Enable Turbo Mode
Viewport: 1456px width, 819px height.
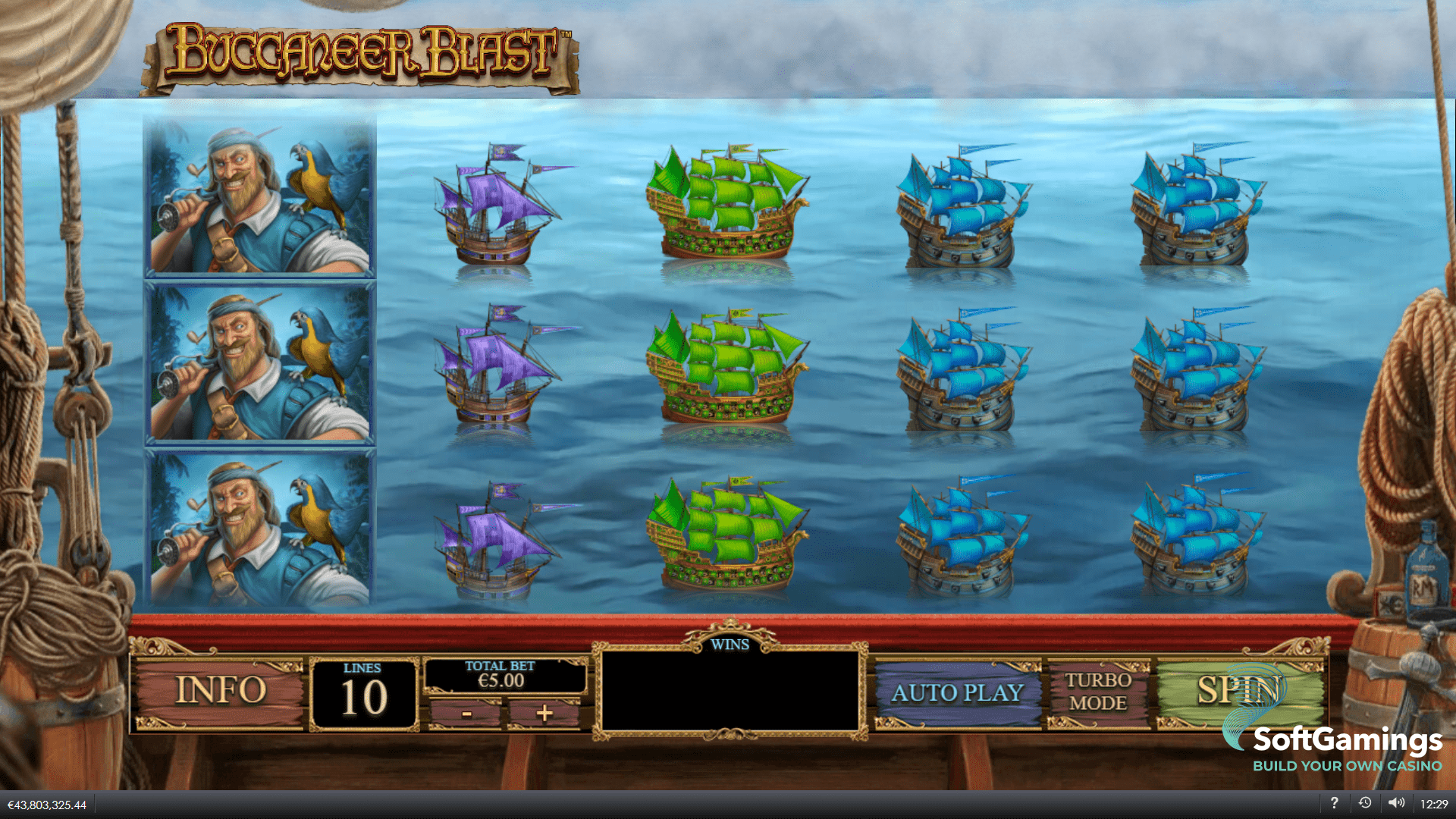[x=1099, y=692]
